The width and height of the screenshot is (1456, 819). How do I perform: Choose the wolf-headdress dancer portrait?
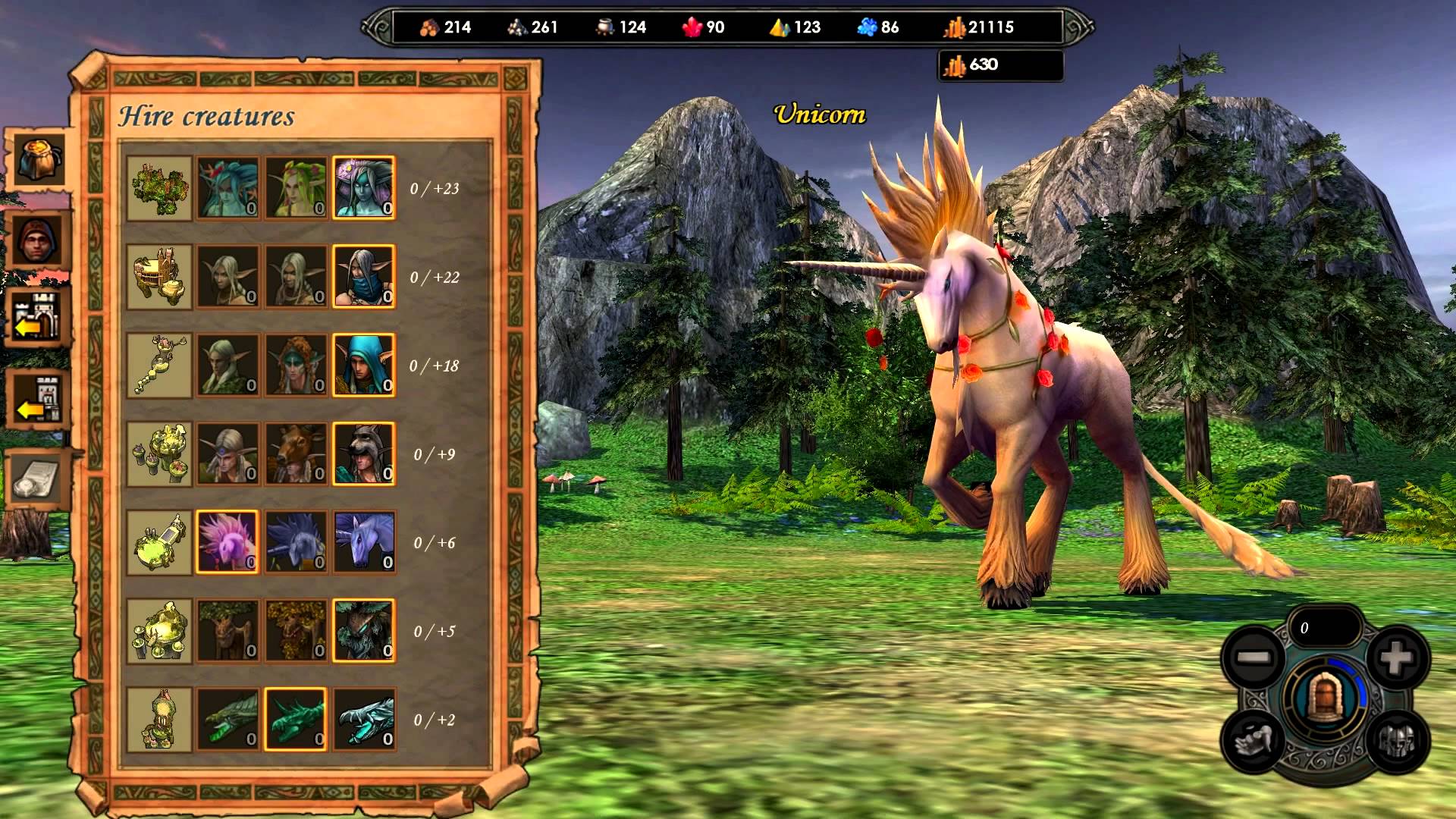364,453
